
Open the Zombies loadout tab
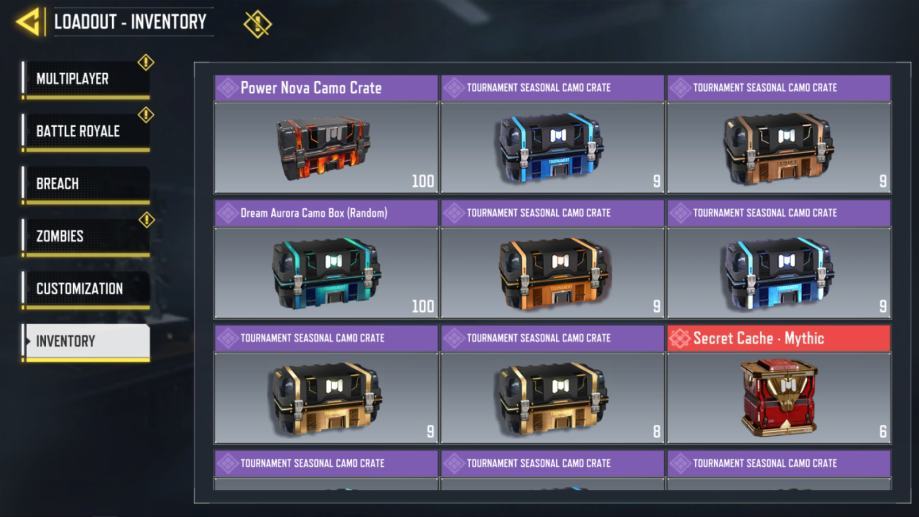[x=85, y=237]
